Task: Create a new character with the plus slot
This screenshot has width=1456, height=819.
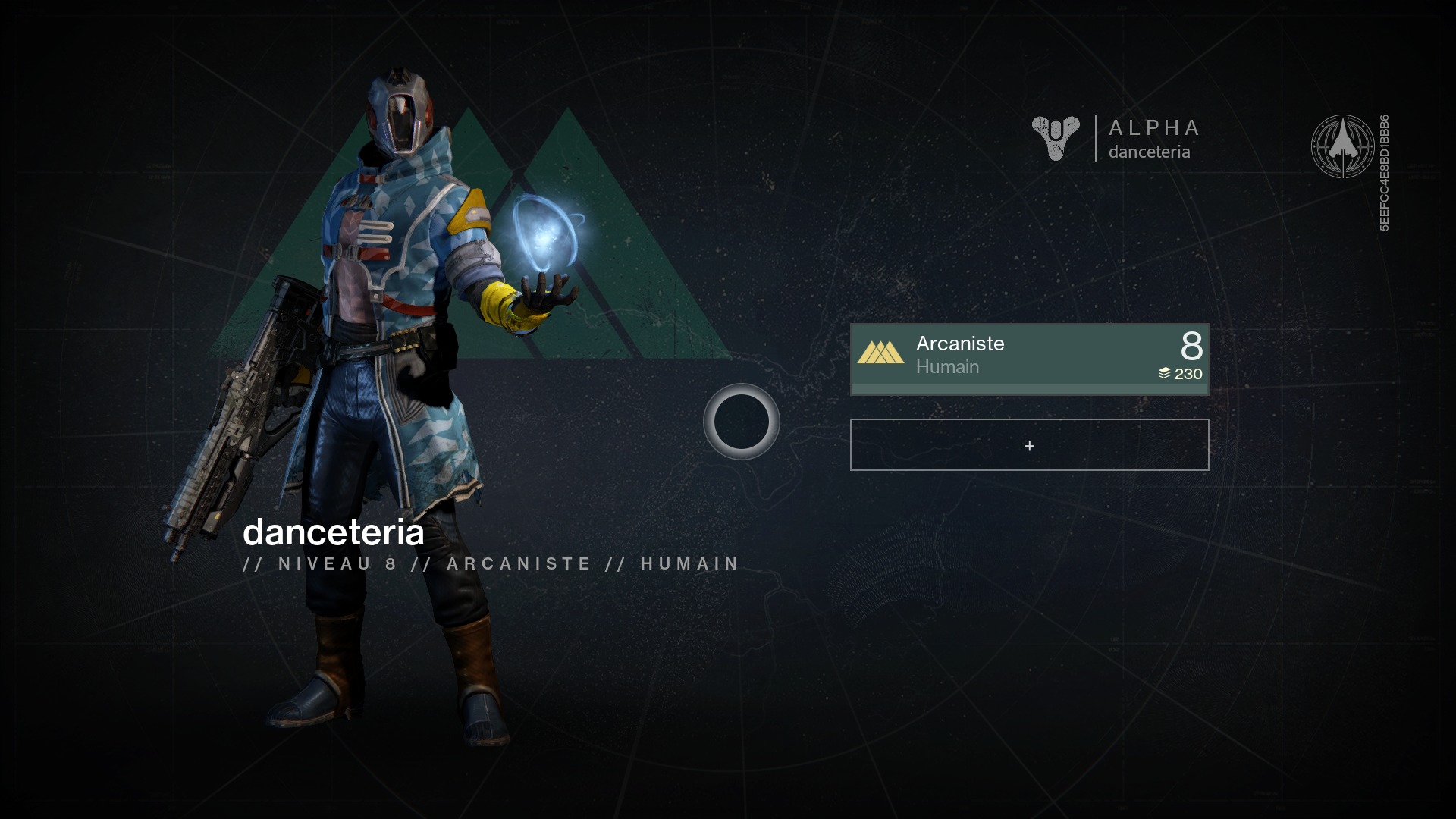Action: click(1029, 445)
